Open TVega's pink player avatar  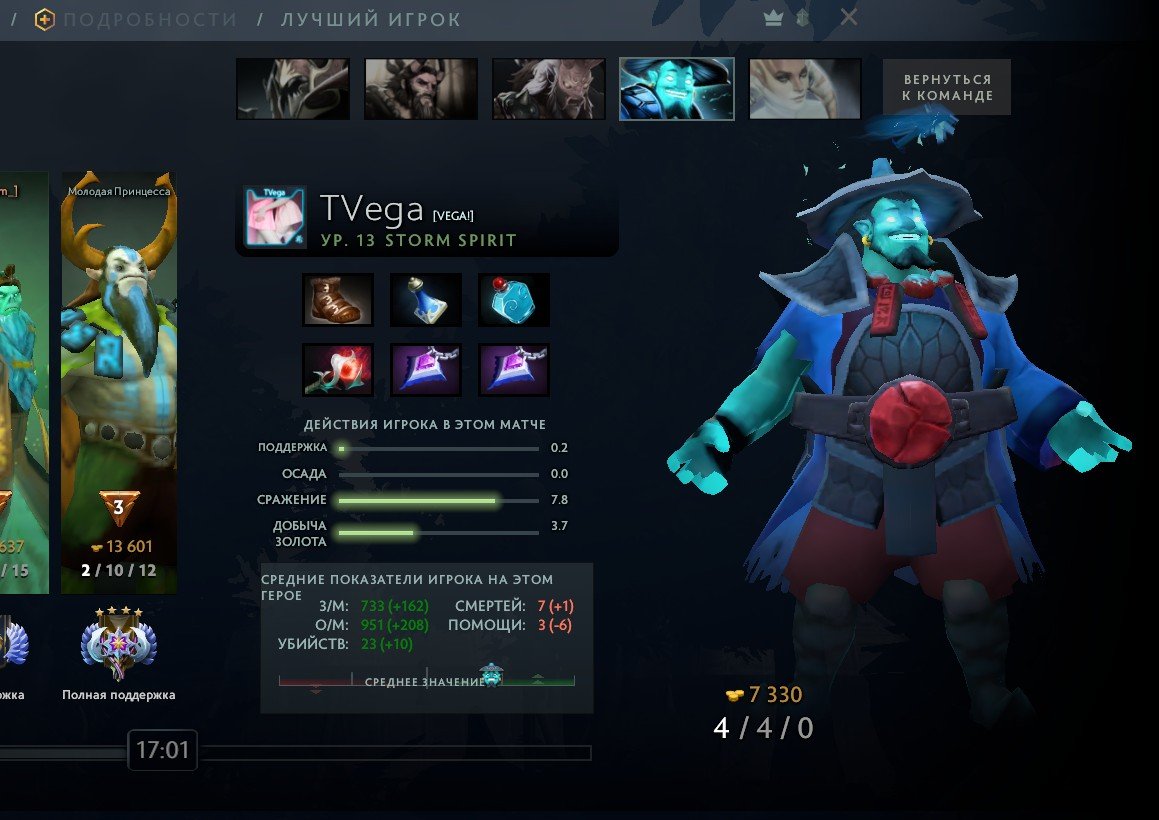coord(274,217)
